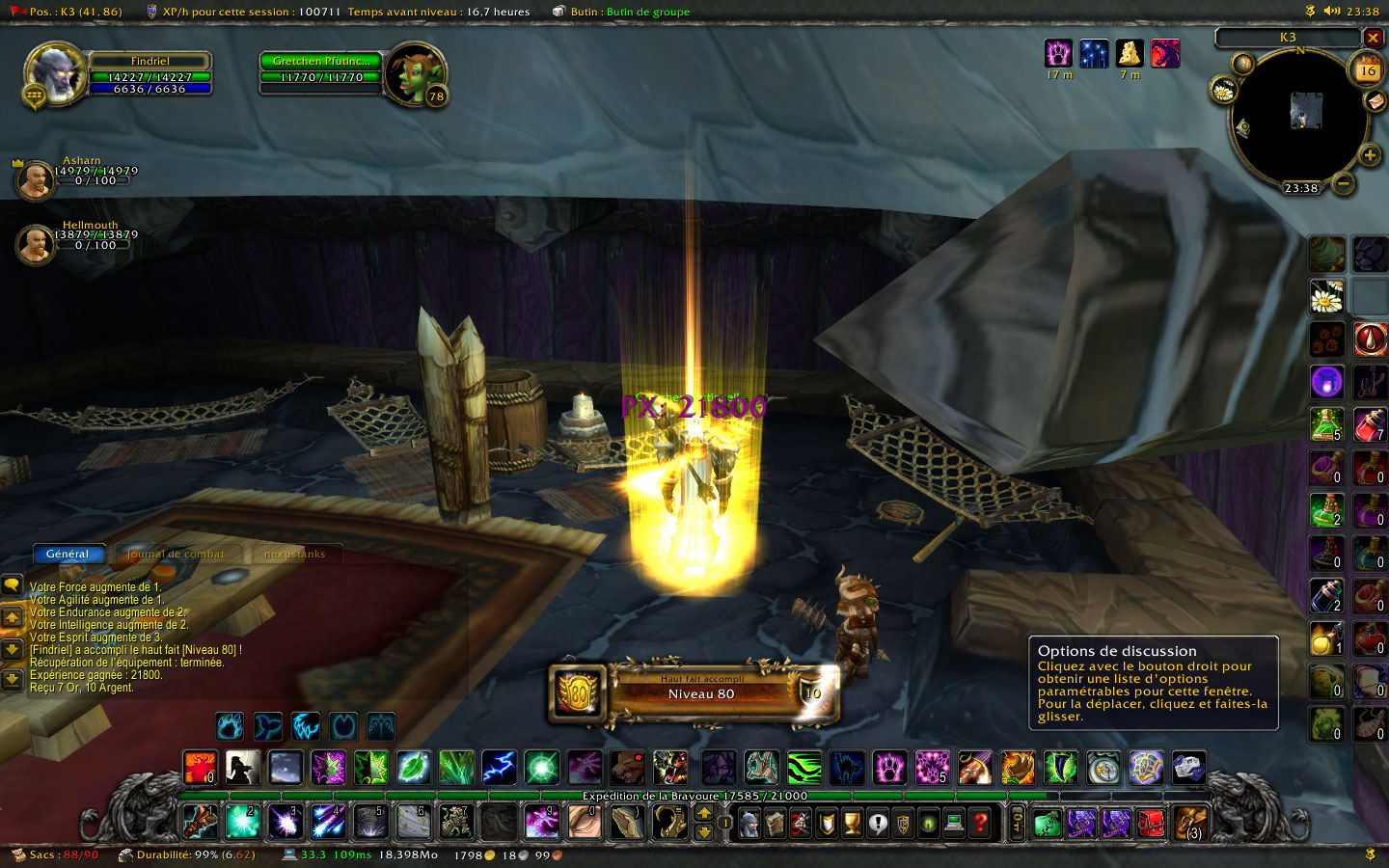Select Findriel's player portrait
Screen dimensions: 1389x868
(55, 74)
